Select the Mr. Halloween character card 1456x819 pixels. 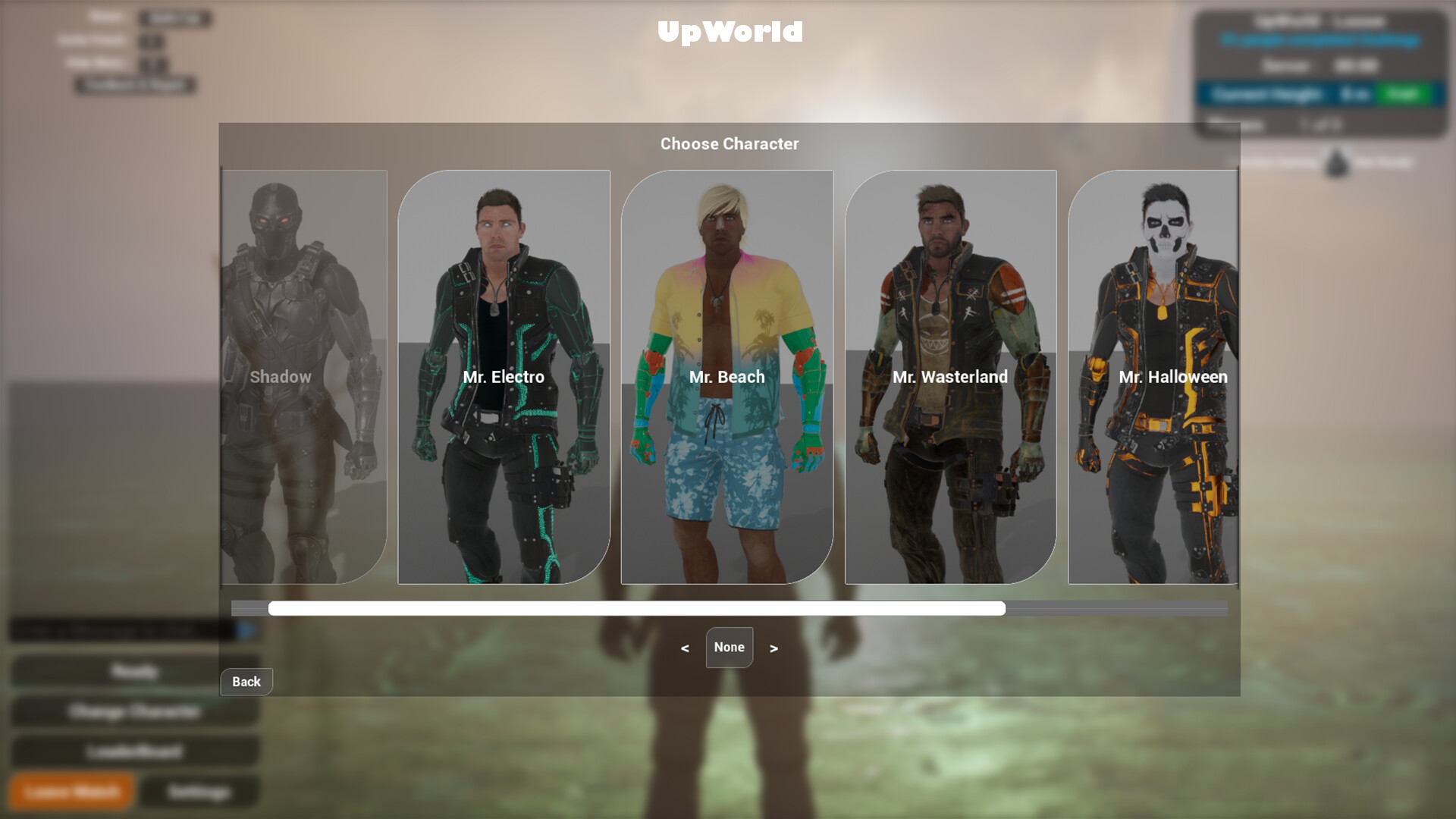click(x=1174, y=377)
